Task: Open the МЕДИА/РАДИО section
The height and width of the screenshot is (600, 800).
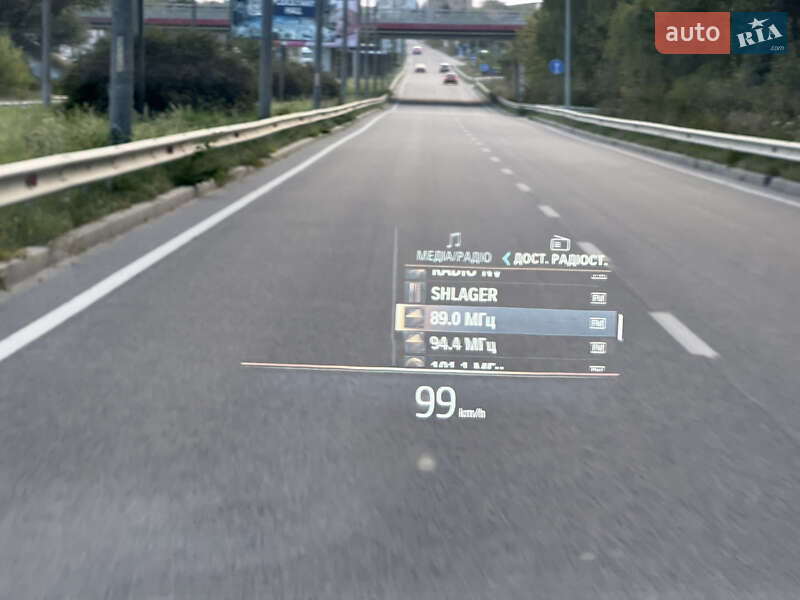Action: [x=453, y=256]
